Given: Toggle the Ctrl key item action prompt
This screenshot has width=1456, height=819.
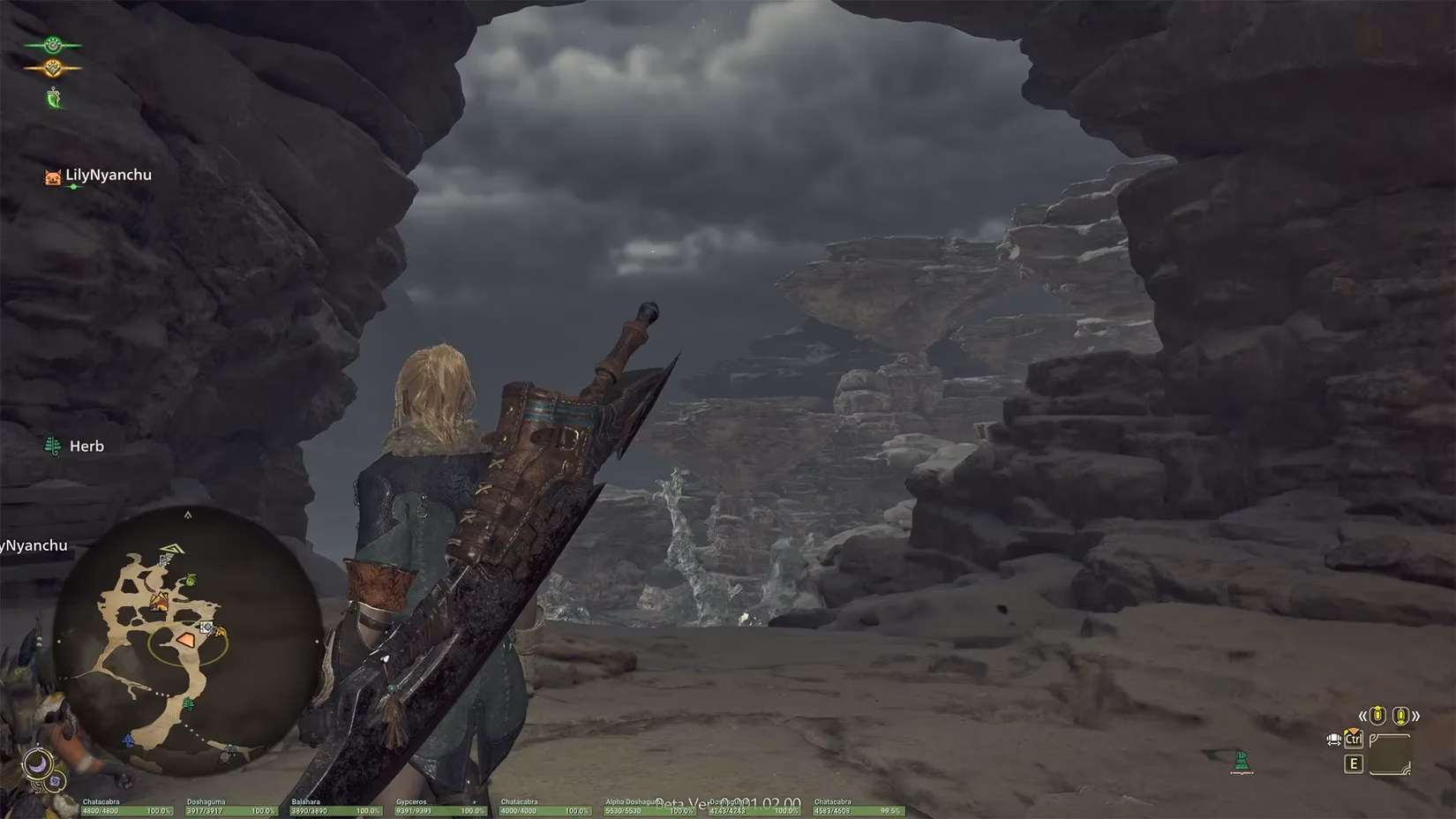Looking at the screenshot, I should [1354, 740].
